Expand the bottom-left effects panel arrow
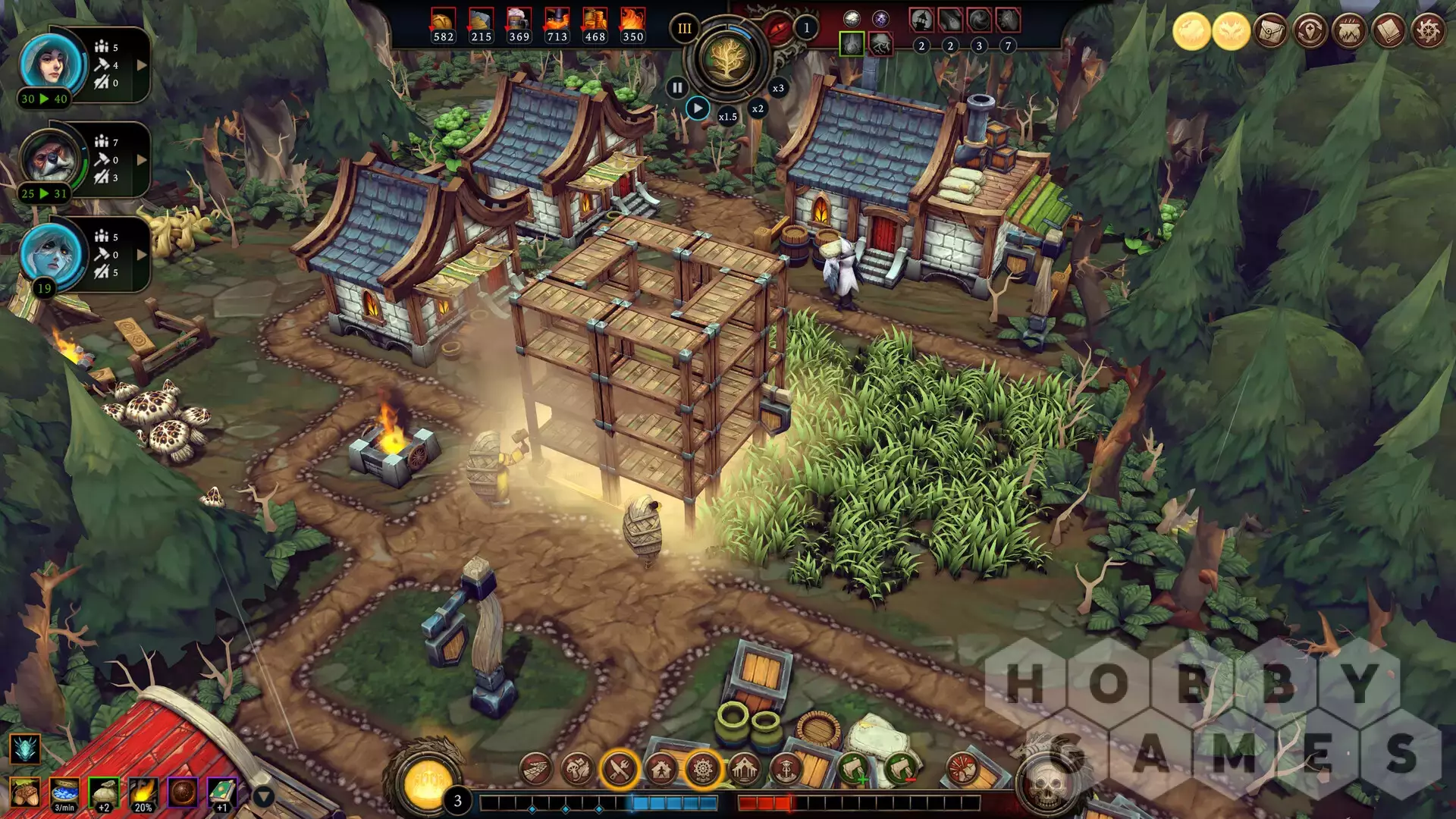Viewport: 1456px width, 819px height. point(263,797)
